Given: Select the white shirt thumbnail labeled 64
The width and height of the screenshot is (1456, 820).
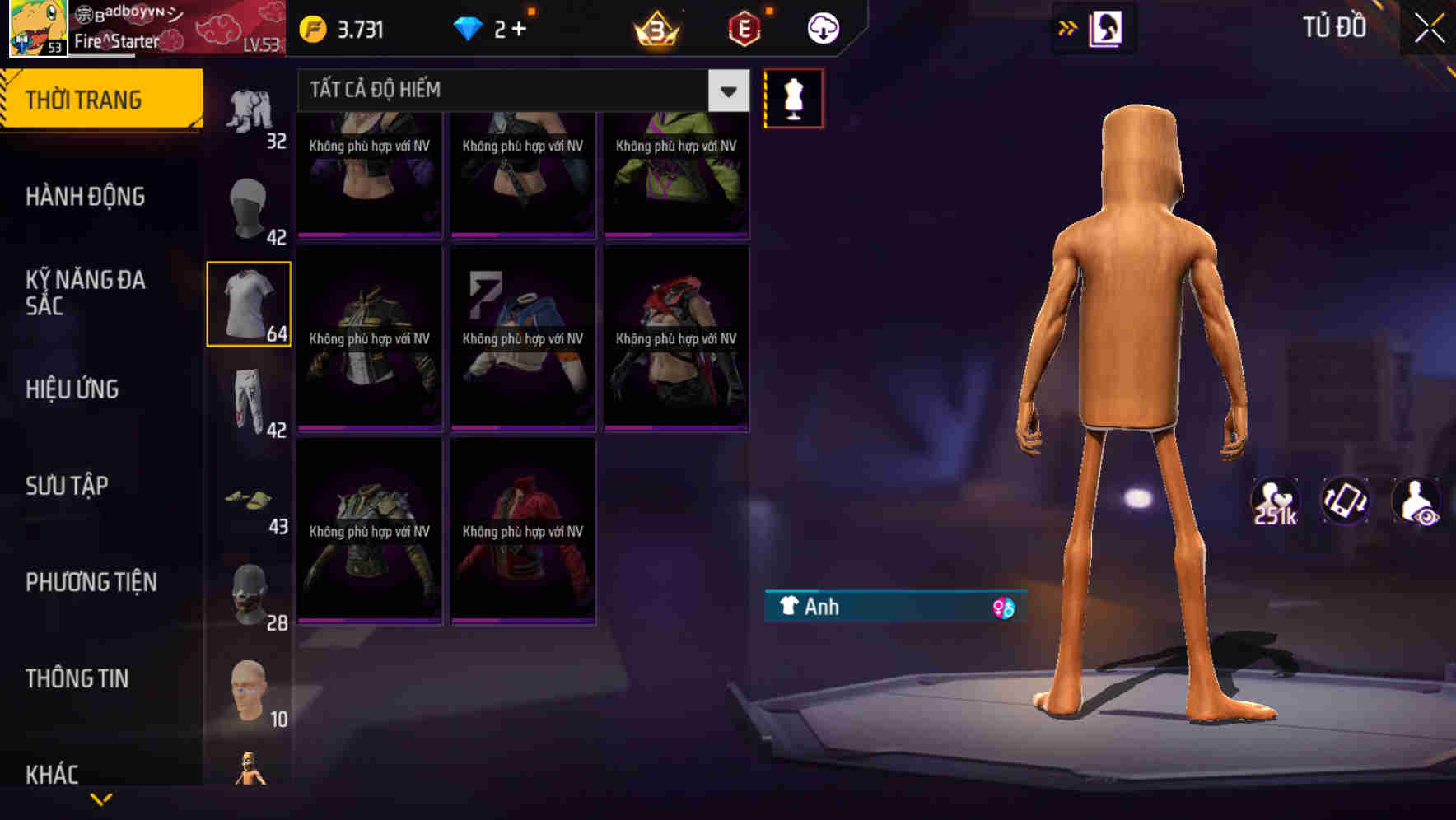Looking at the screenshot, I should pos(249,306).
